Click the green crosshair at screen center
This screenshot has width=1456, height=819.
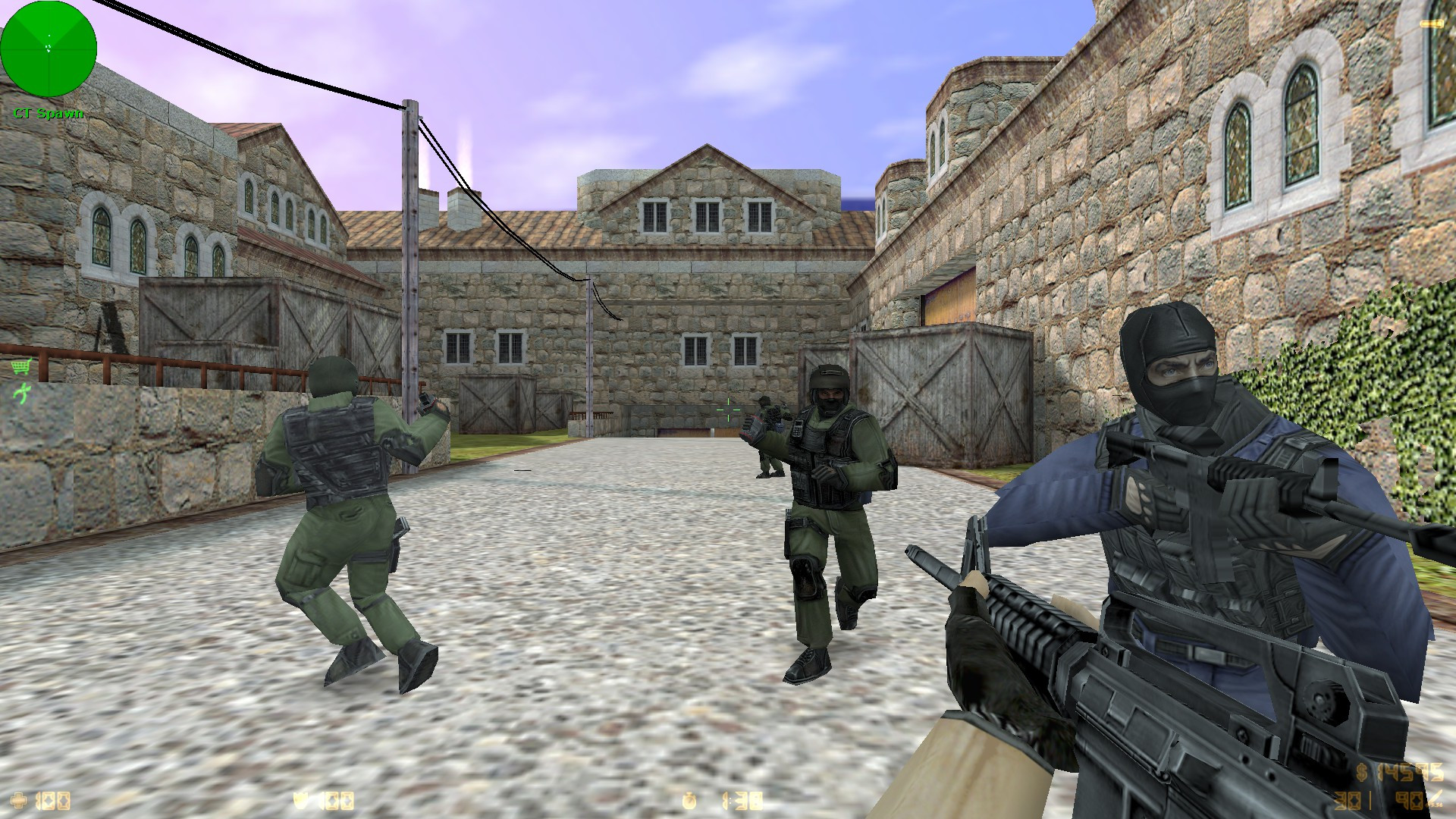(x=728, y=409)
